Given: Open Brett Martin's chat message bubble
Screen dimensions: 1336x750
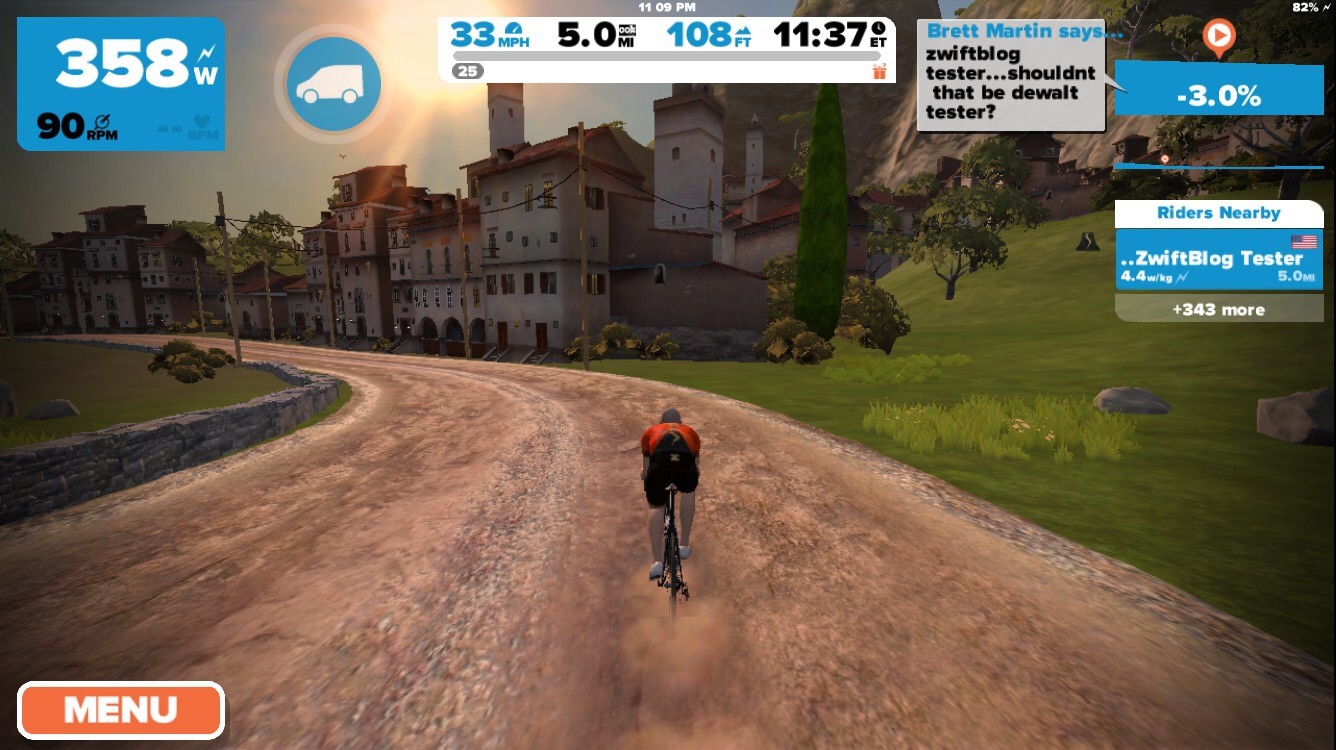Looking at the screenshot, I should coord(1010,75).
